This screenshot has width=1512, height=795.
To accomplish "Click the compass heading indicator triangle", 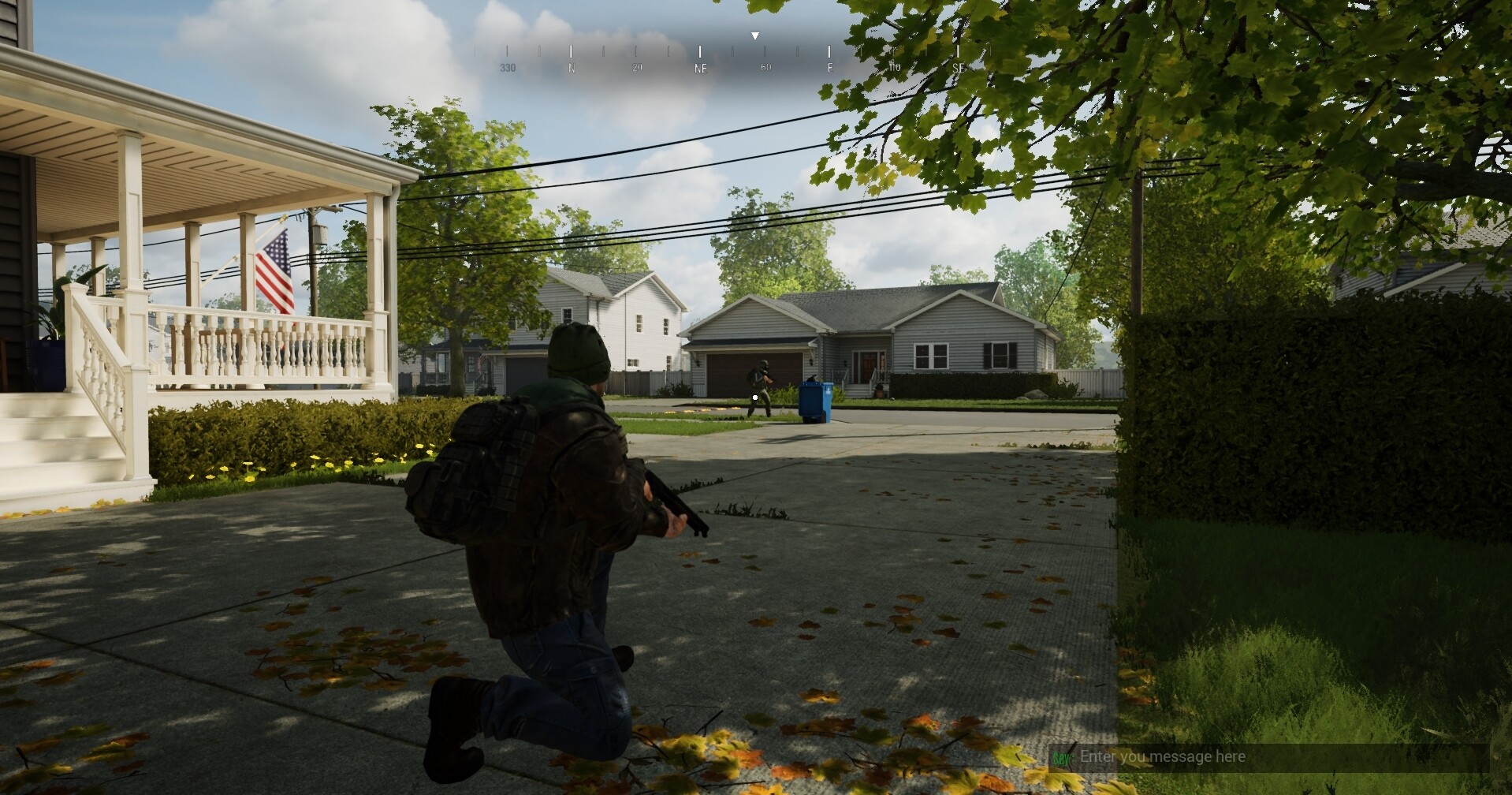I will tap(754, 35).
